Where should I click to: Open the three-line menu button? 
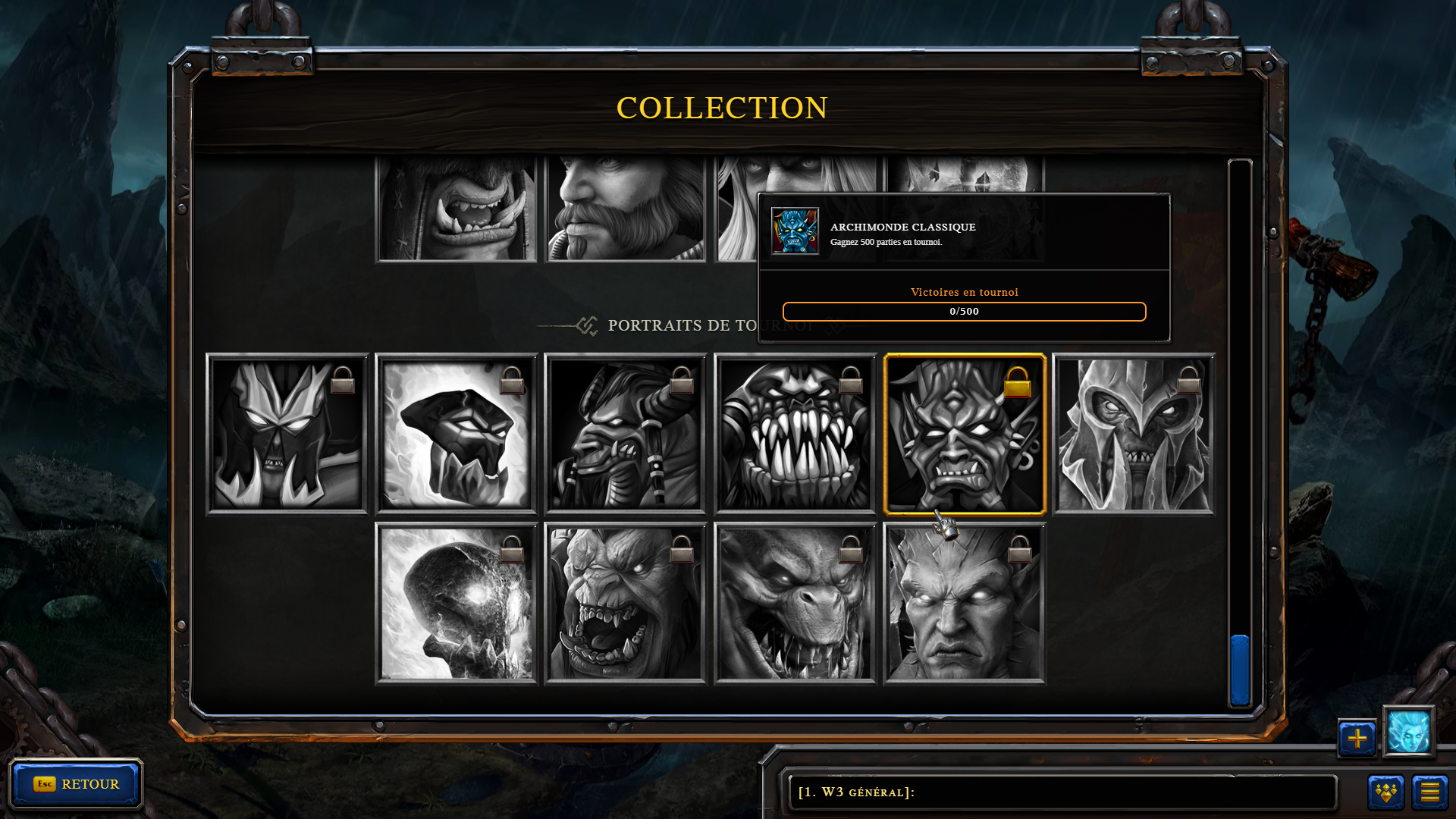[1429, 792]
